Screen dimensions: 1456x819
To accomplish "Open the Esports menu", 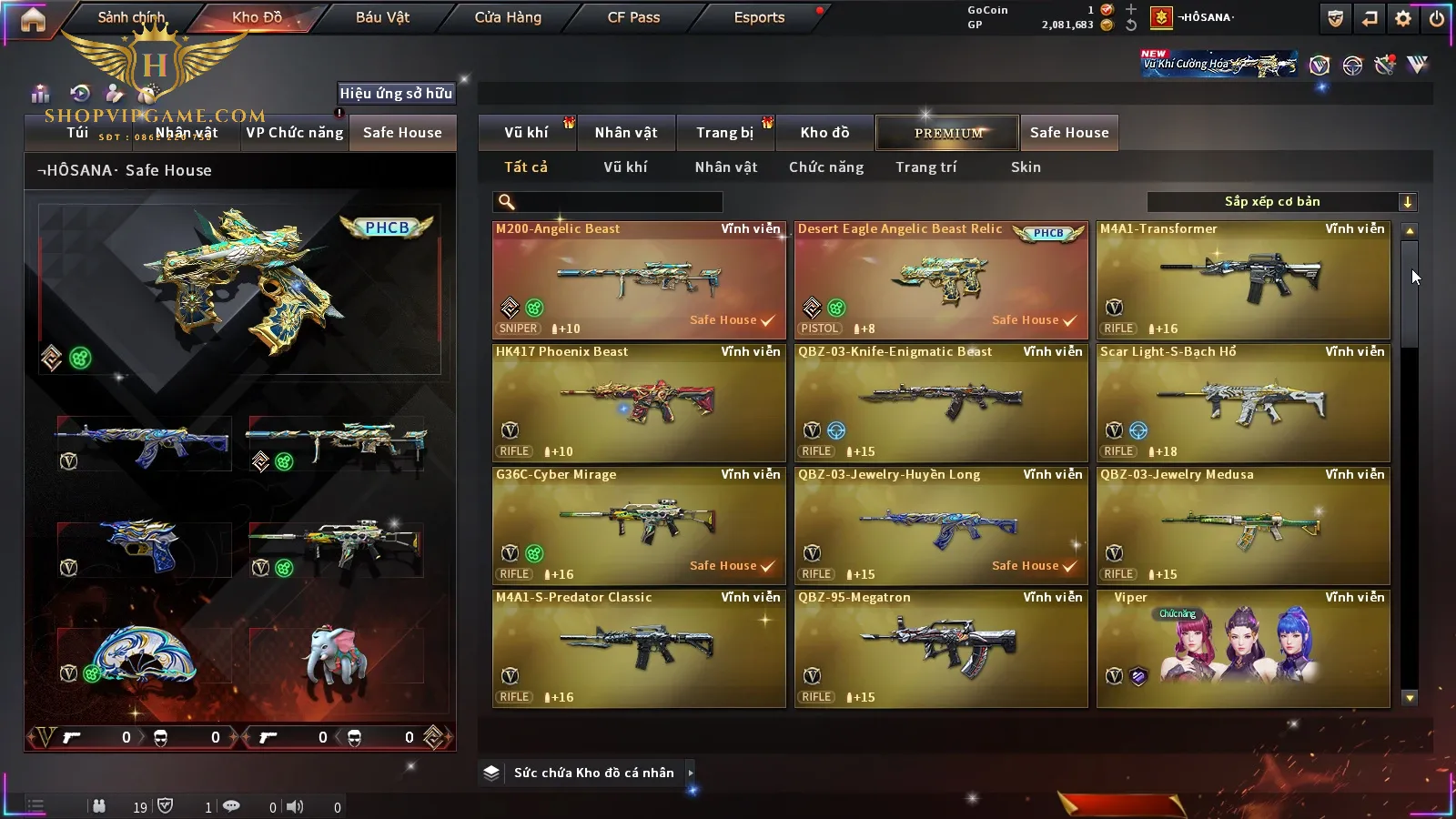I will tap(759, 17).
